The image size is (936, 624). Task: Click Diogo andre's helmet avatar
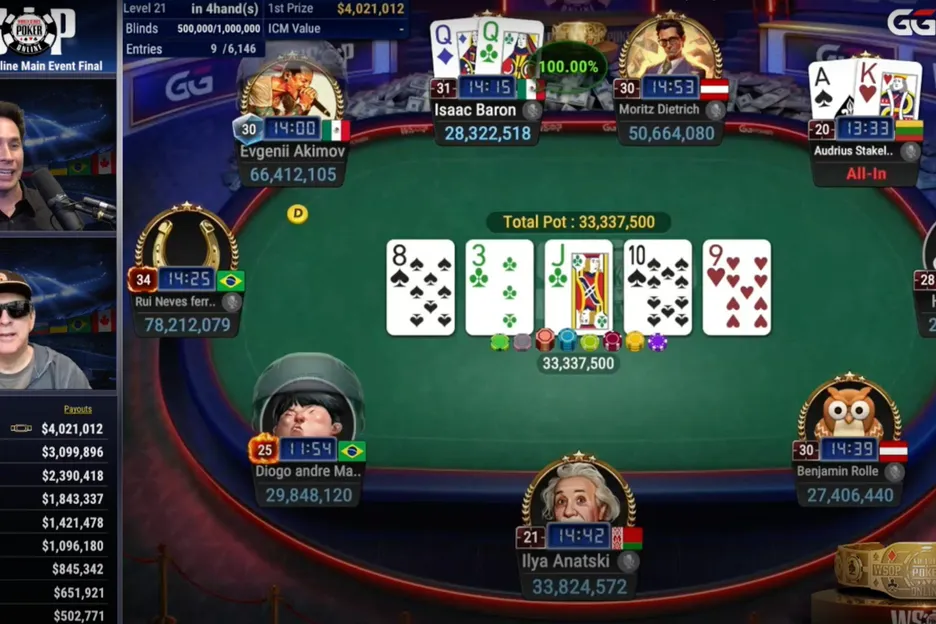point(305,405)
